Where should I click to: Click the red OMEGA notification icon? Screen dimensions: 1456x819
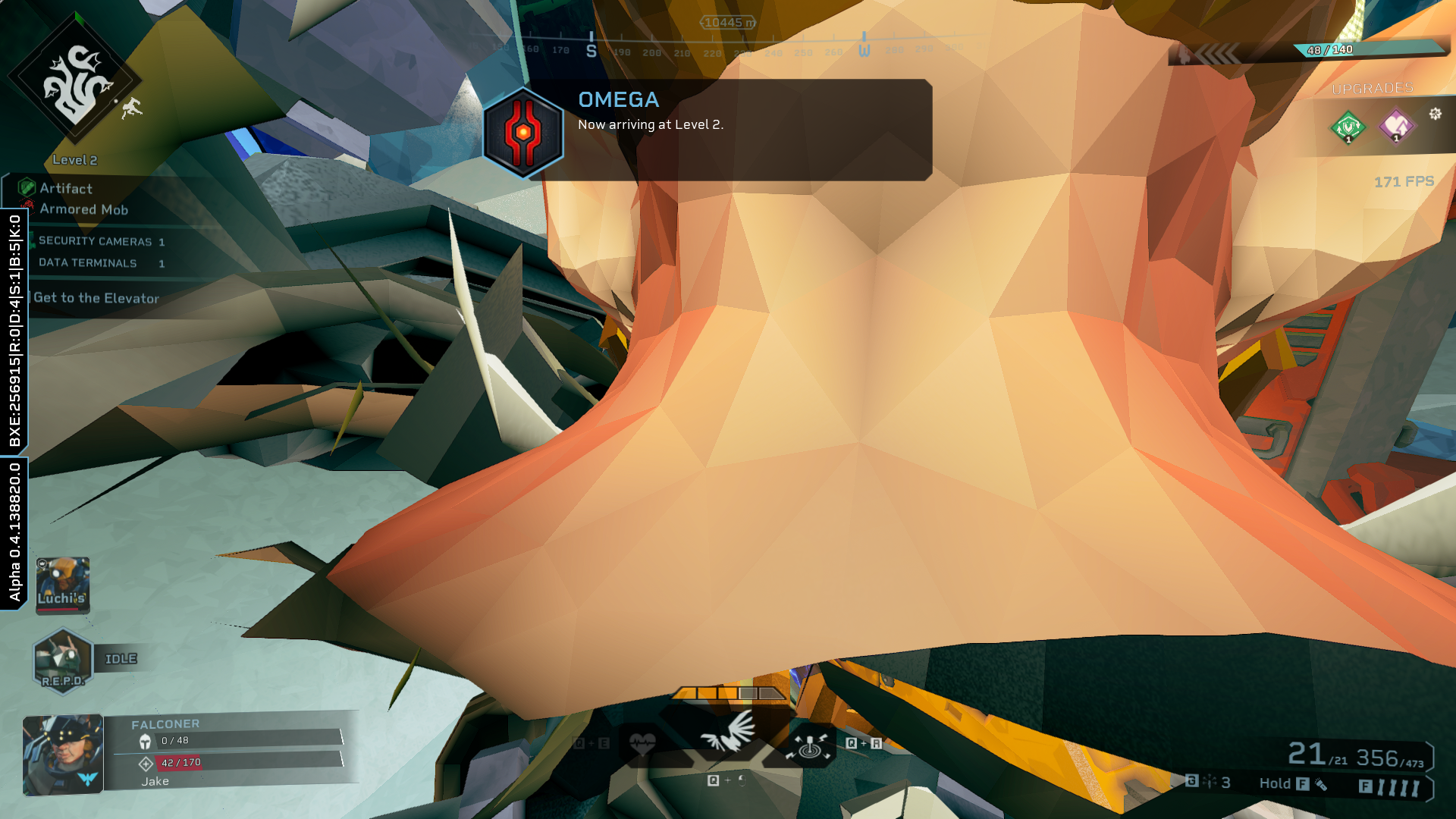click(523, 133)
